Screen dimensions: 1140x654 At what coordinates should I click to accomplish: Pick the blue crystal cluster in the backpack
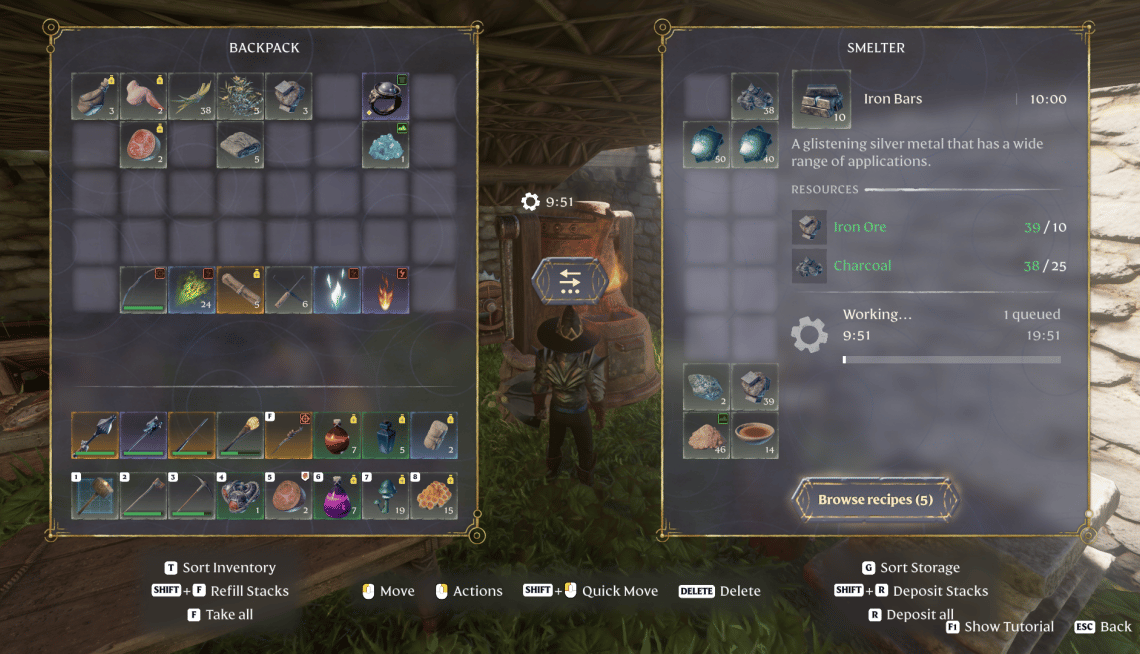click(385, 145)
